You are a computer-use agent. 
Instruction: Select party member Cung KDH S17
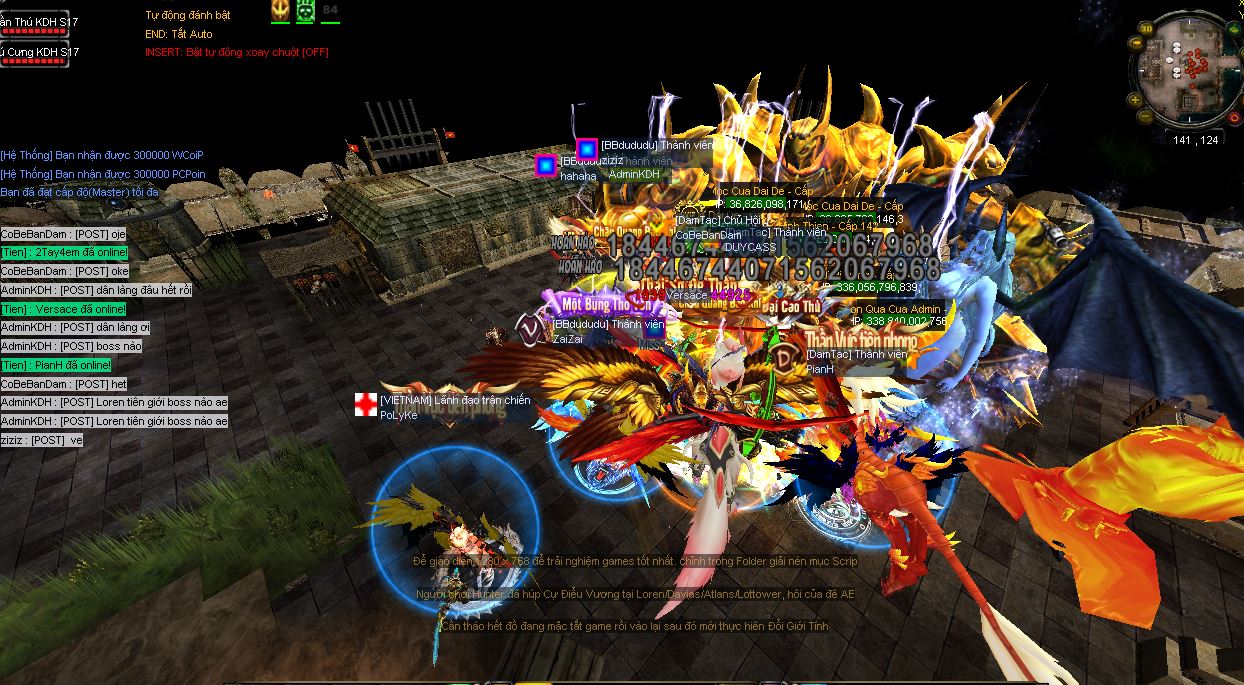[x=40, y=52]
